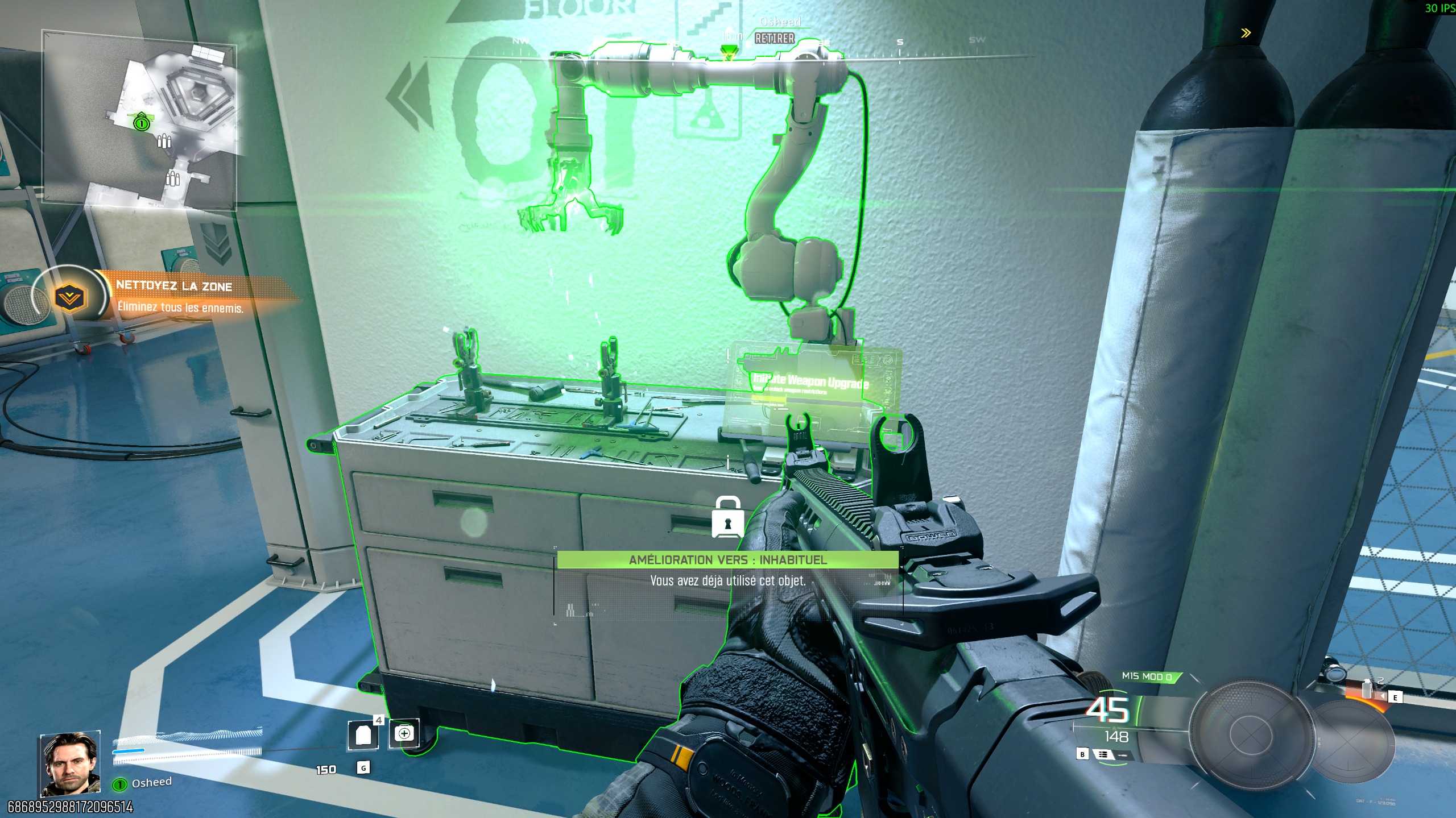This screenshot has width=1456, height=818.
Task: Select the Amélioration vers : Inhabituel banner
Action: coord(727,560)
